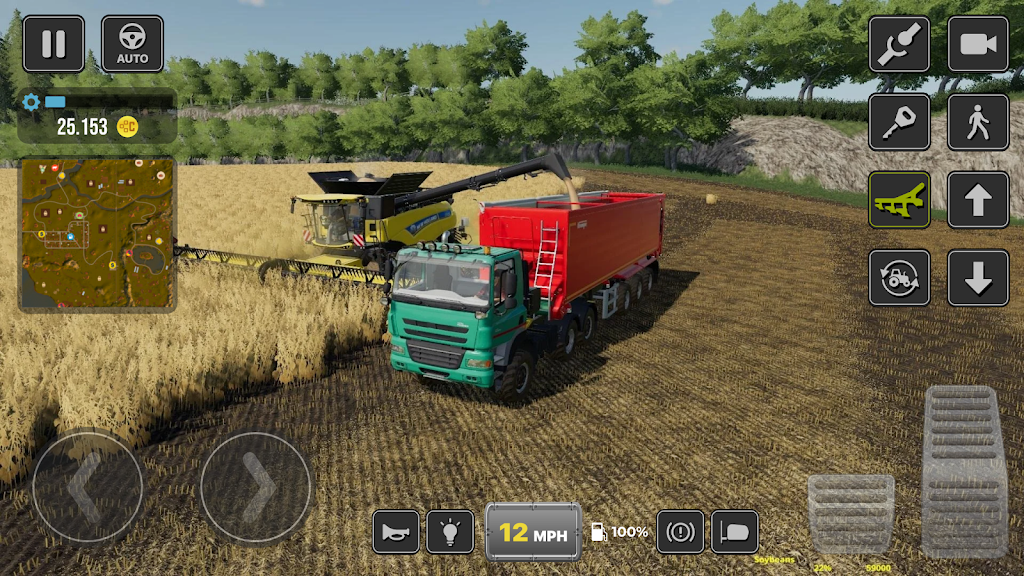
Task: Steer left with the left arrow
Action: pos(87,488)
